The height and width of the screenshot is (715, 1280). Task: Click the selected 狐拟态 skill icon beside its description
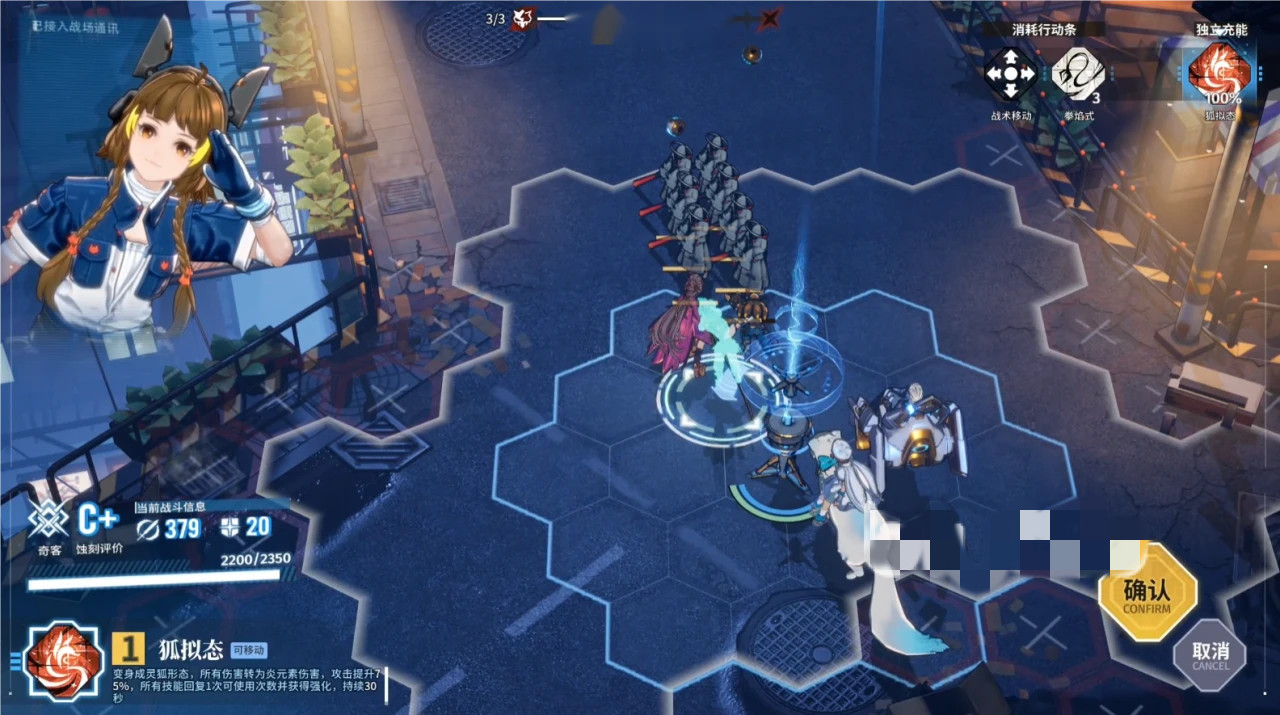(63, 661)
